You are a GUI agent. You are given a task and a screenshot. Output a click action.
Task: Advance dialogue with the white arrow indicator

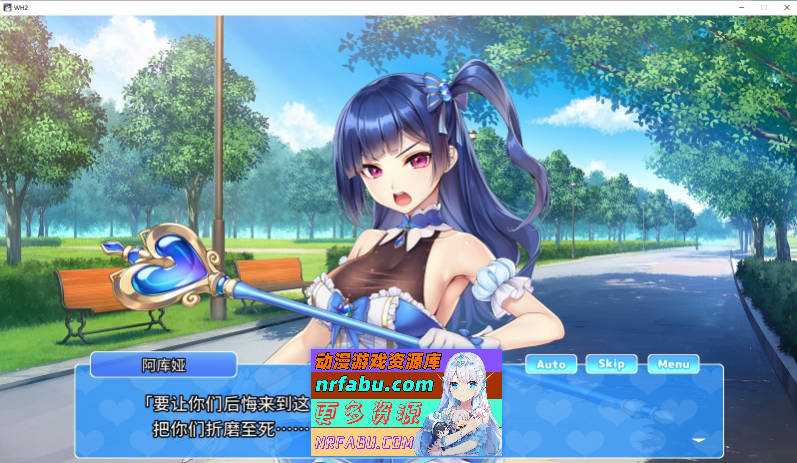pyautogui.click(x=699, y=438)
